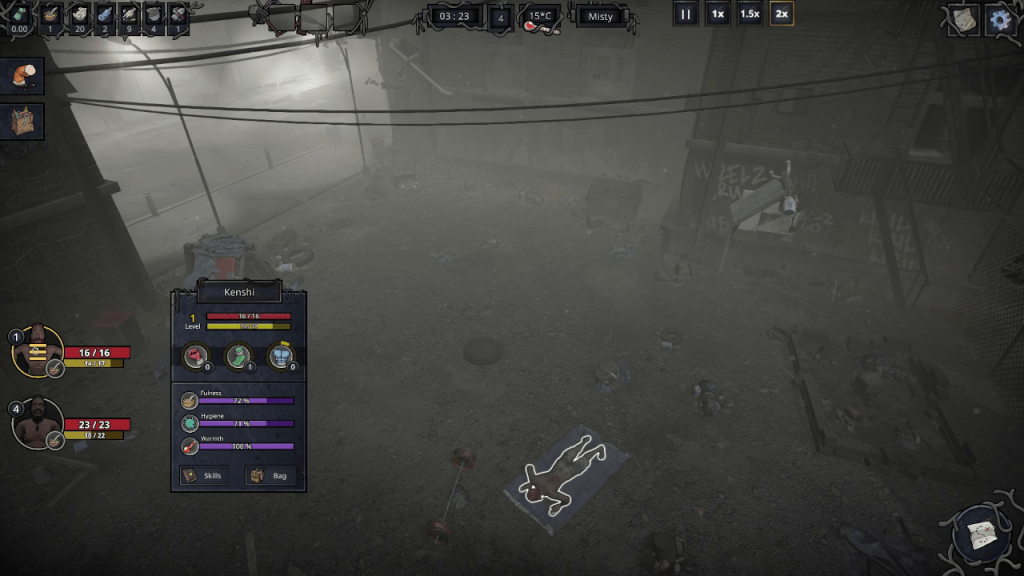1024x576 pixels.
Task: Set game speed to 1.5x
Action: (749, 15)
